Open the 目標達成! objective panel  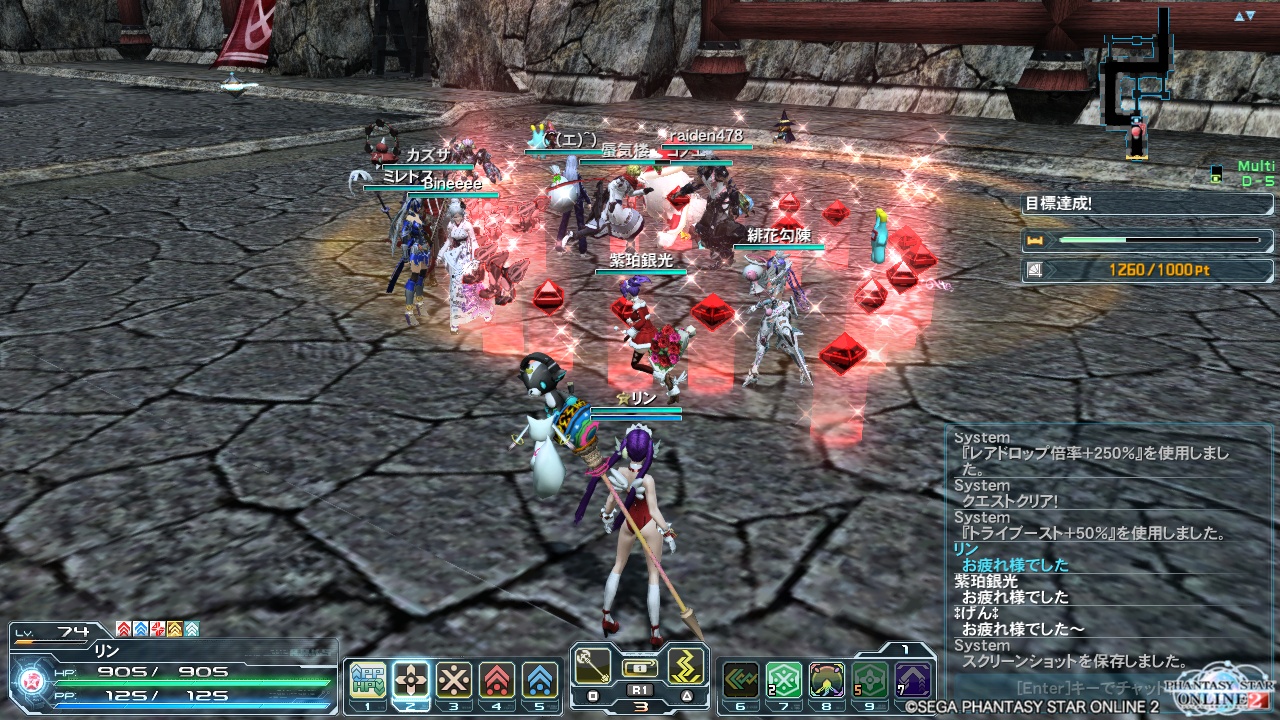pyautogui.click(x=1146, y=204)
